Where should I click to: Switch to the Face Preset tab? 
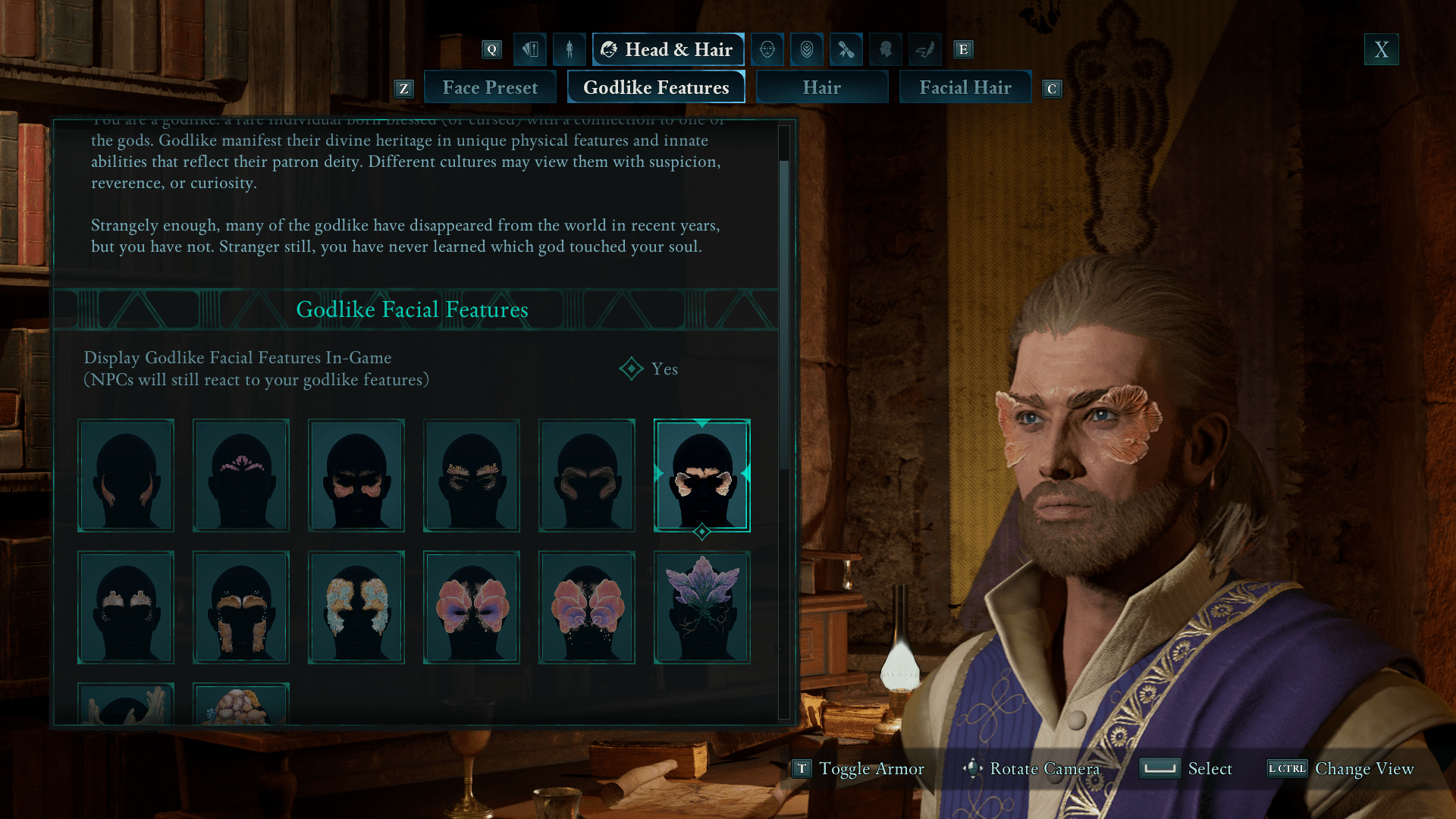(490, 86)
